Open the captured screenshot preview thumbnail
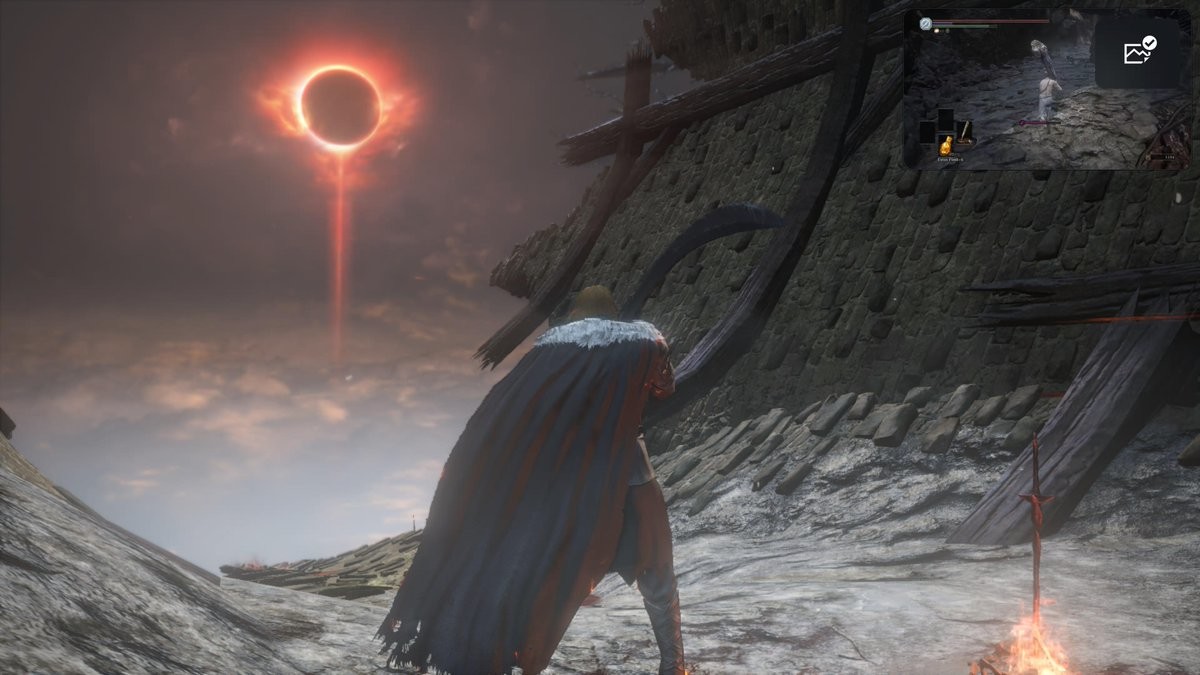Viewport: 1200px width, 675px height. pos(1000,90)
